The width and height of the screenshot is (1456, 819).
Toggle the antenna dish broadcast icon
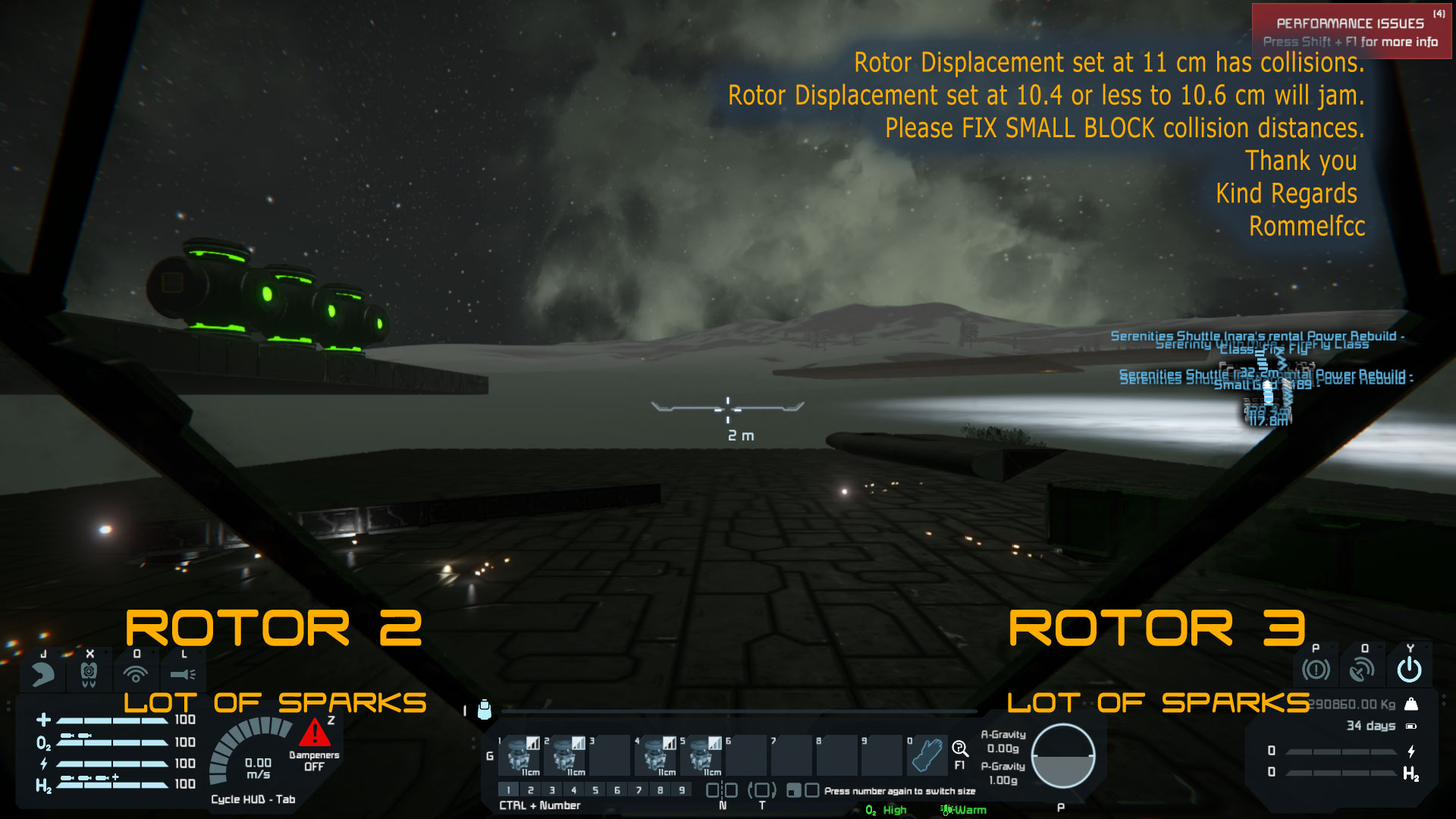point(1362,669)
